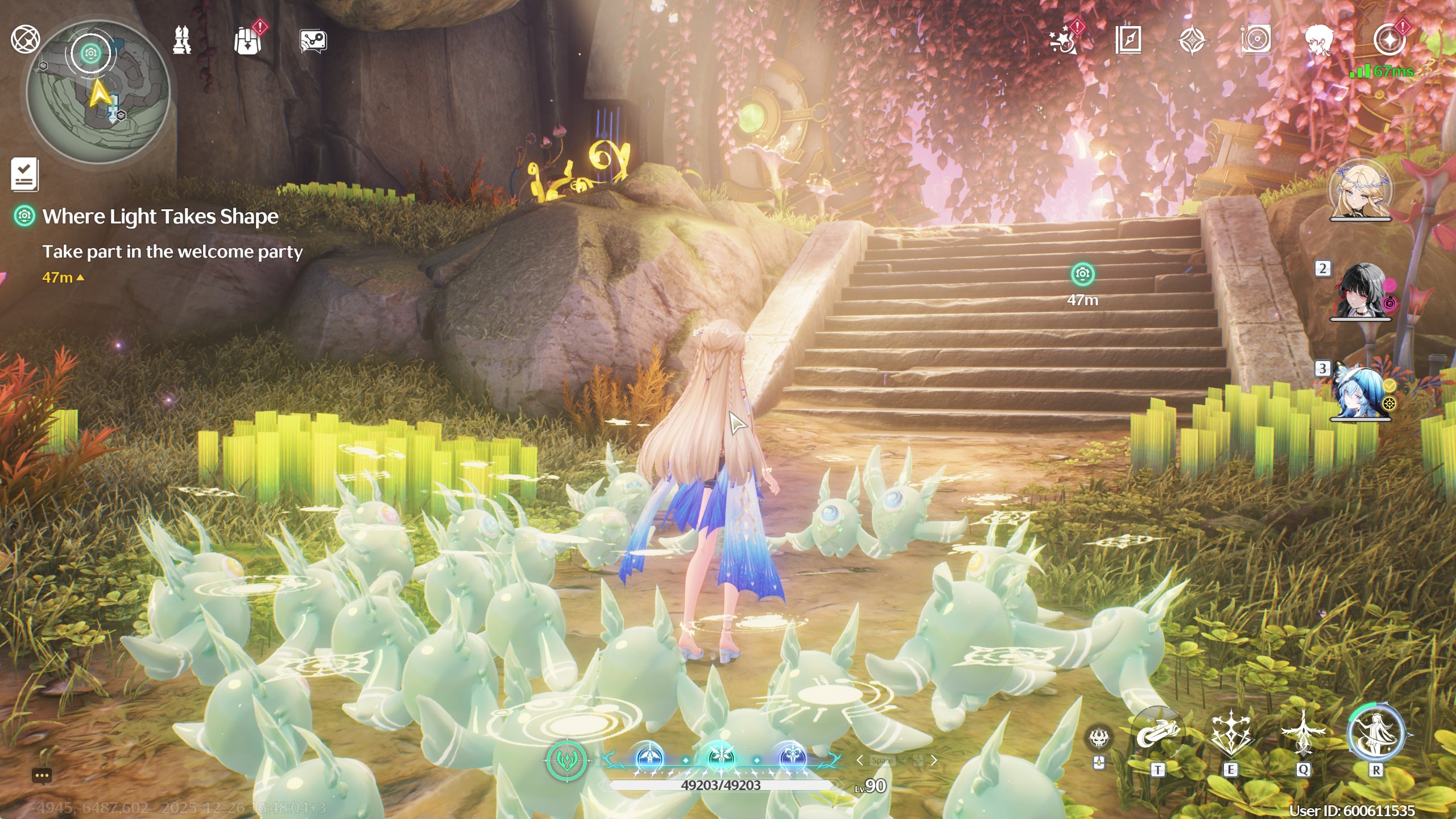Select the Where Light Takes Shape quest tracker
This screenshot has width=1456, height=819.
click(x=160, y=217)
